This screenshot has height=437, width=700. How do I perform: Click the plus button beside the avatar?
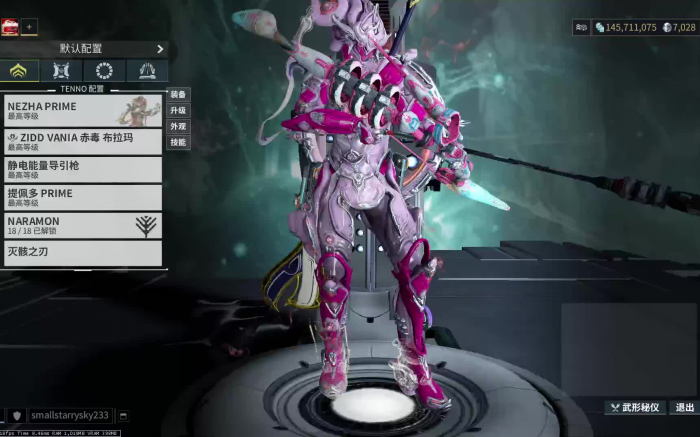[x=29, y=27]
